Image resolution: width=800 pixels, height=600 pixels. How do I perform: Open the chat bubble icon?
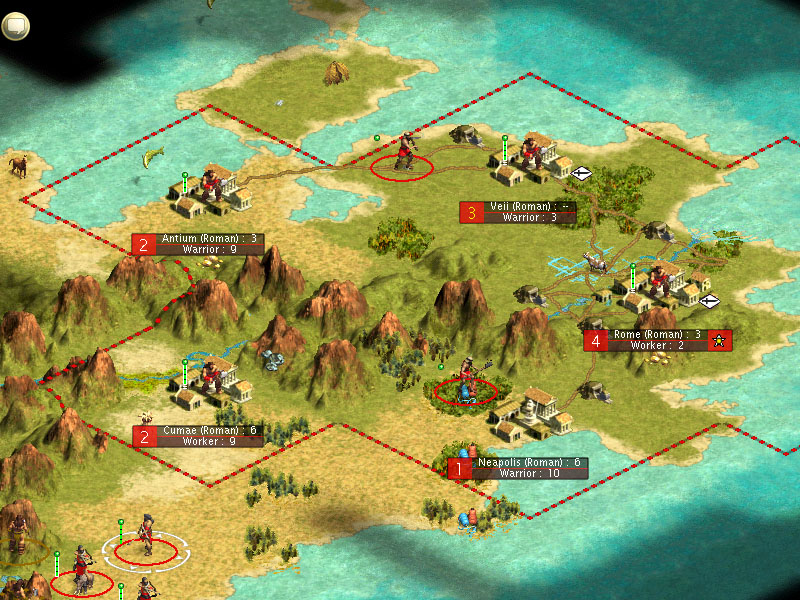[15, 26]
